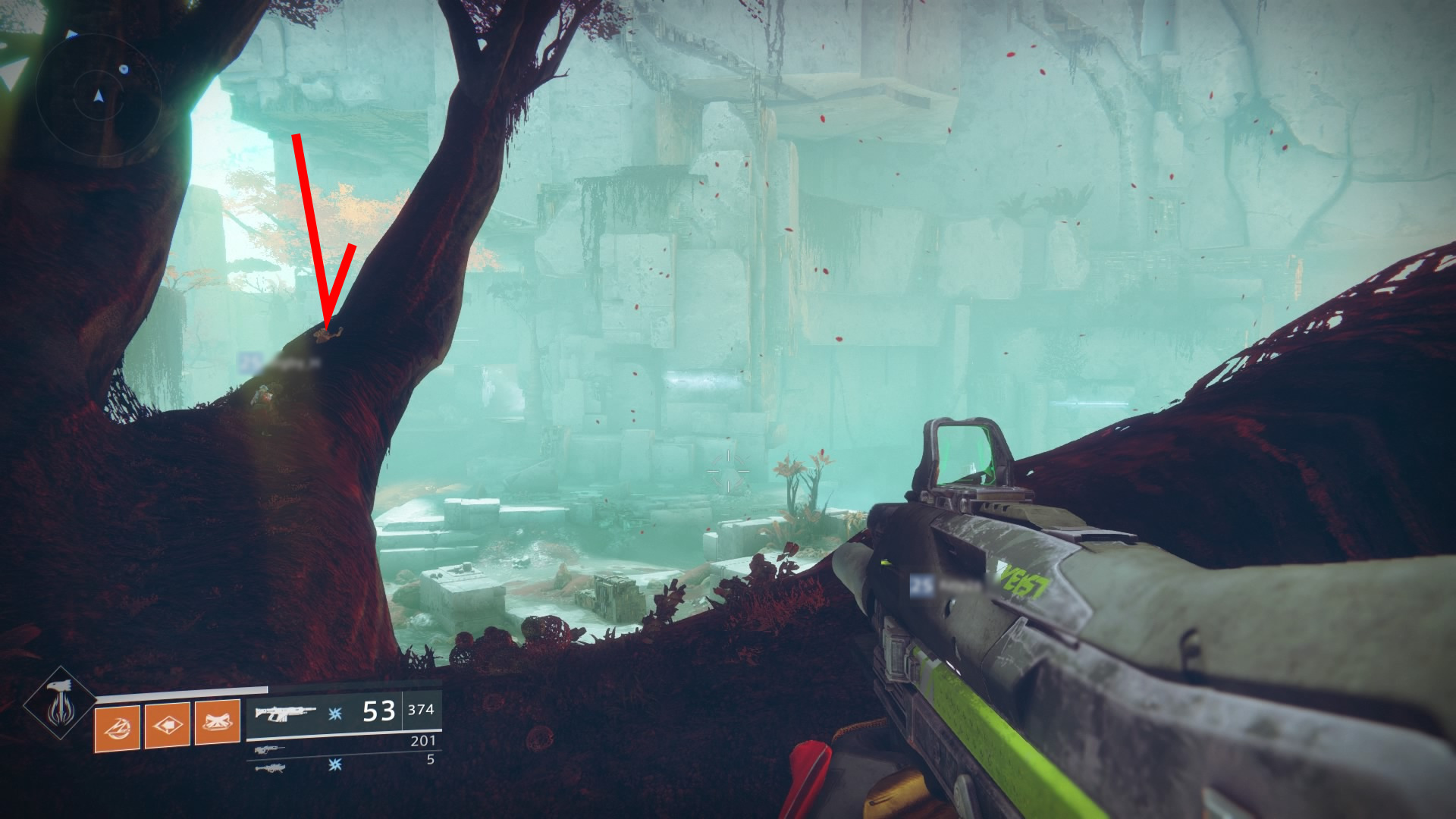
Task: Use the diamond-shaped melee ability icon
Action: pyautogui.click(x=167, y=725)
